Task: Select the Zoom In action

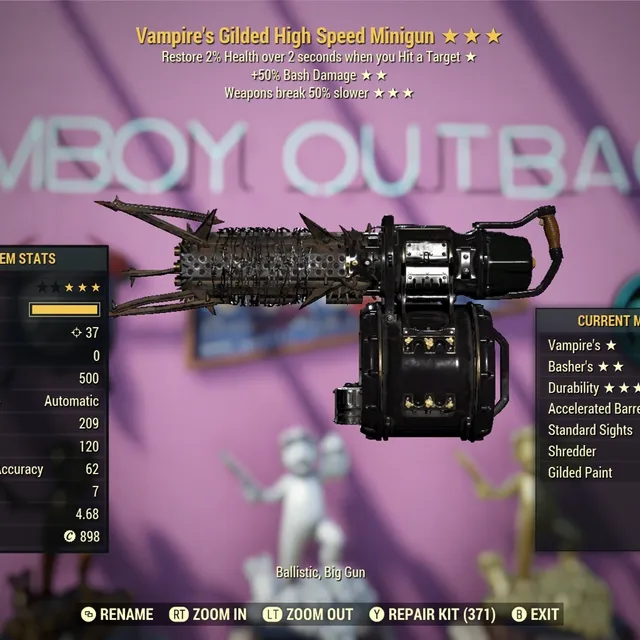Action: pyautogui.click(x=209, y=614)
